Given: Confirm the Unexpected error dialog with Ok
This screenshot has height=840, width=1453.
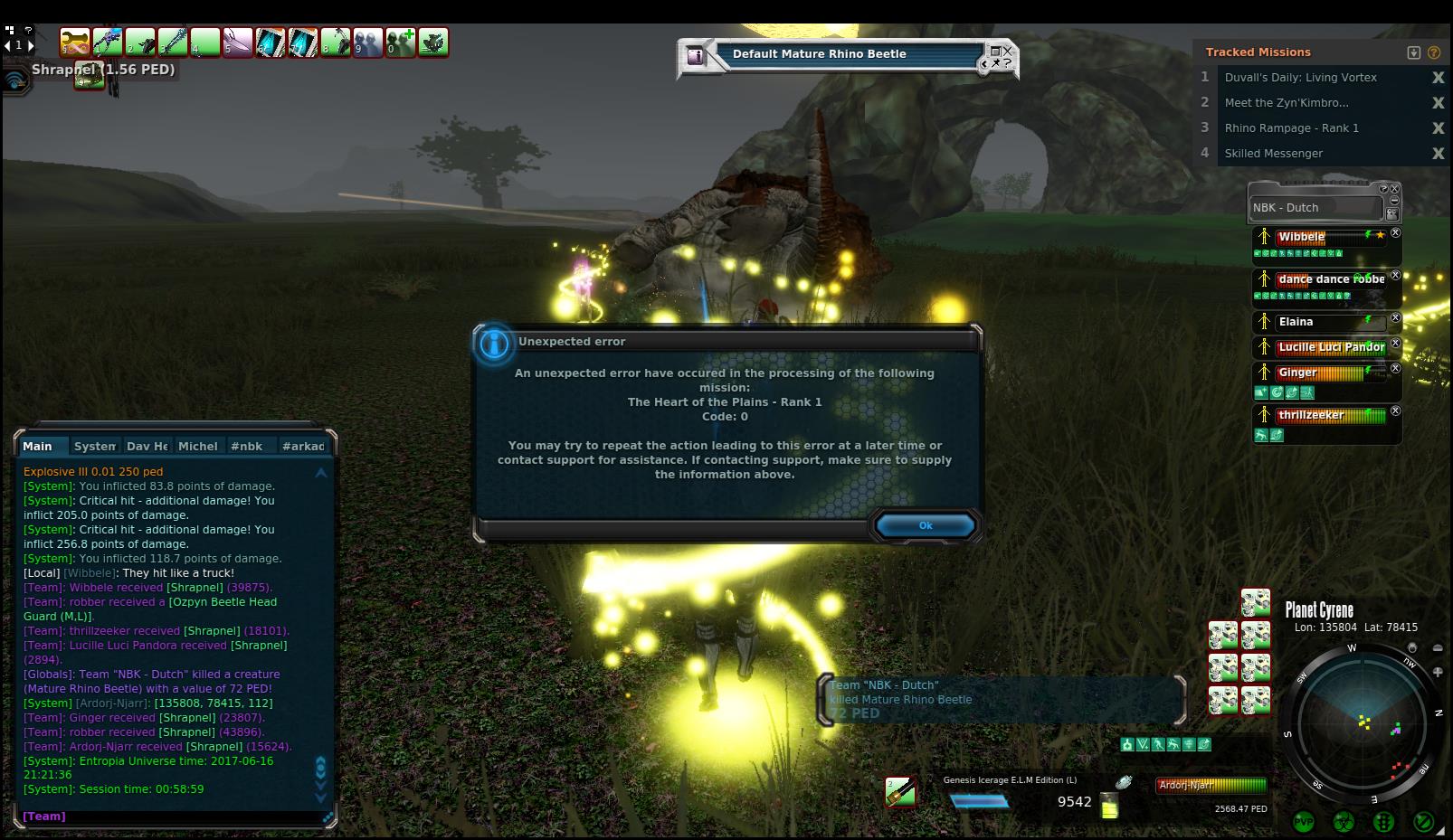Looking at the screenshot, I should click(925, 525).
